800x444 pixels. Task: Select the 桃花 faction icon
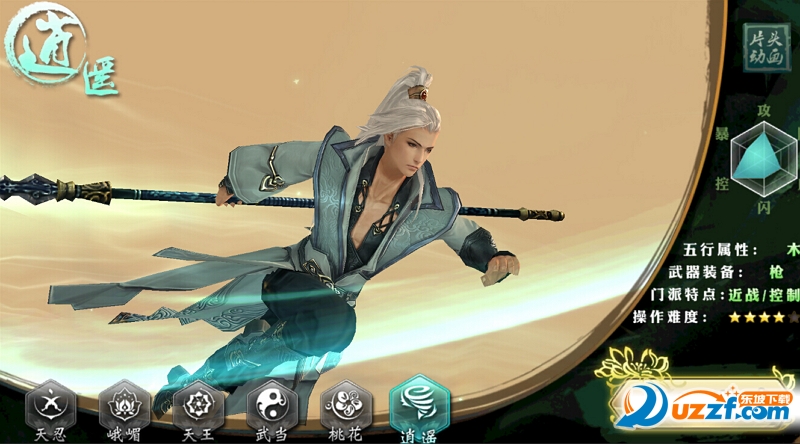click(346, 407)
